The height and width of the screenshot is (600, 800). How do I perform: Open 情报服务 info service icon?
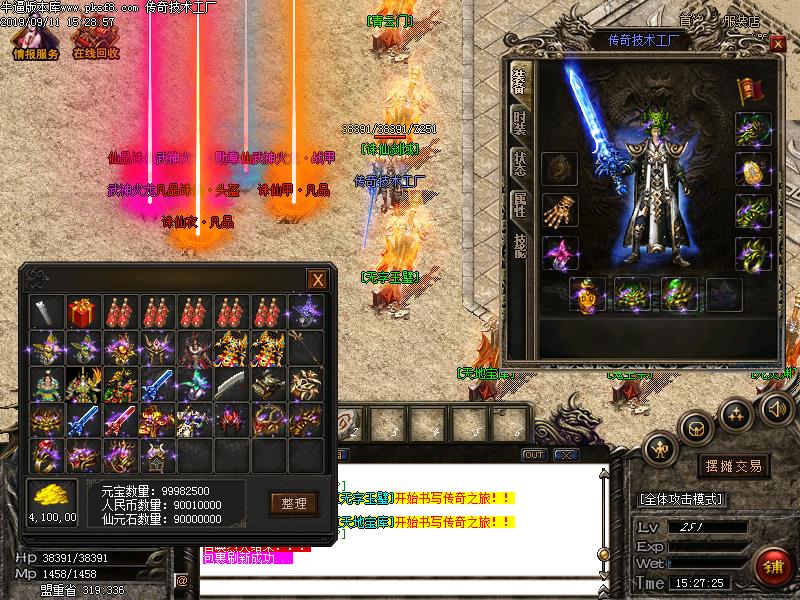pyautogui.click(x=36, y=39)
